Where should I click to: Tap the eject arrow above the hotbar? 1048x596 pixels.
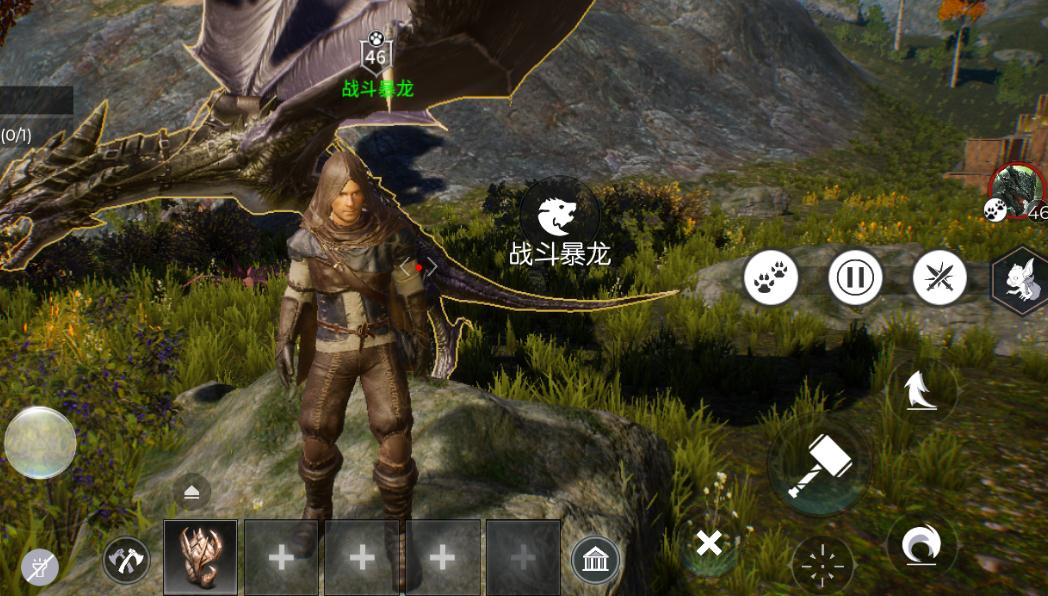click(191, 491)
